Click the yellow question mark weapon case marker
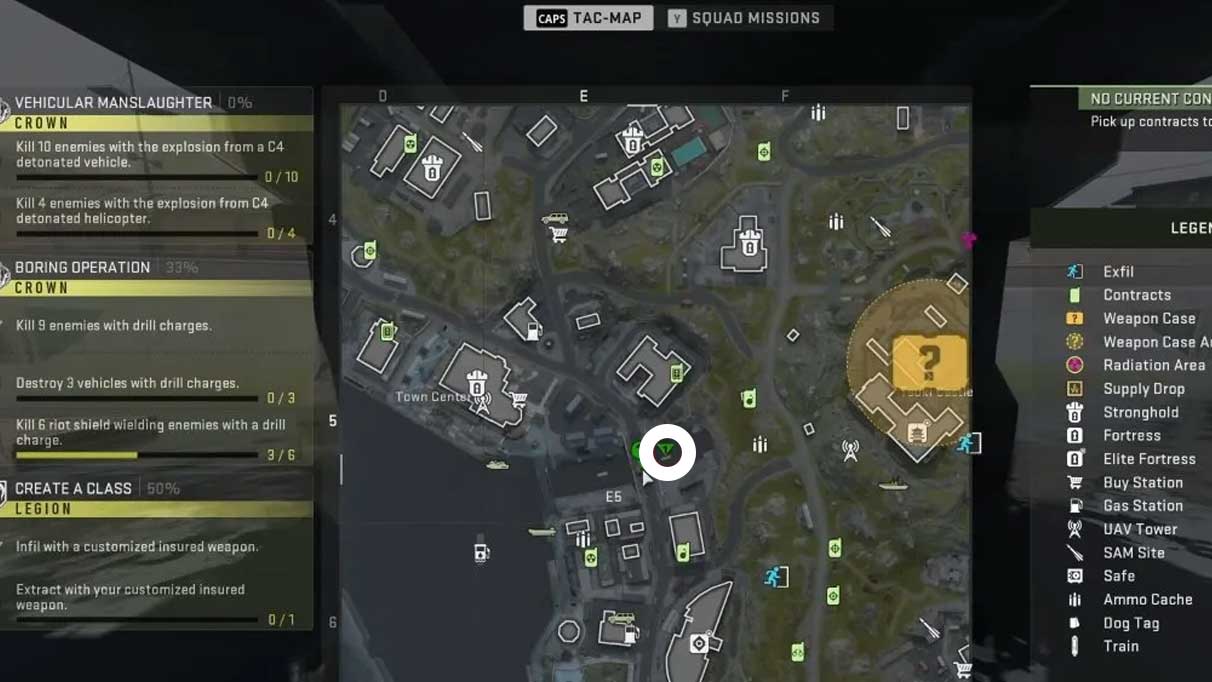This screenshot has width=1212, height=682. click(929, 361)
